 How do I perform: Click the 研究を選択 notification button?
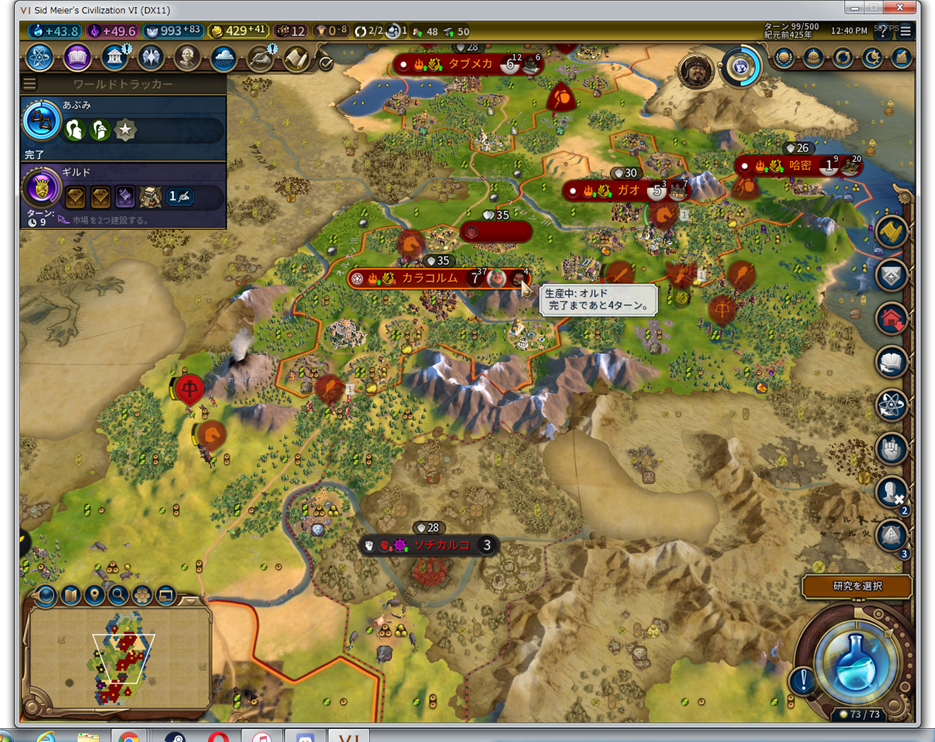pos(856,586)
